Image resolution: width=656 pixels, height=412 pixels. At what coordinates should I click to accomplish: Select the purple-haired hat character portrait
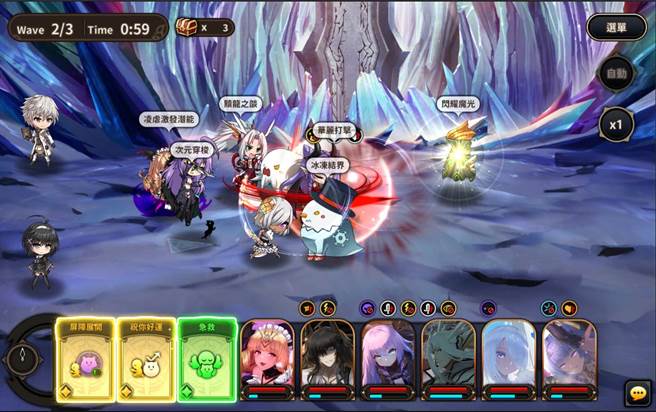click(x=569, y=358)
